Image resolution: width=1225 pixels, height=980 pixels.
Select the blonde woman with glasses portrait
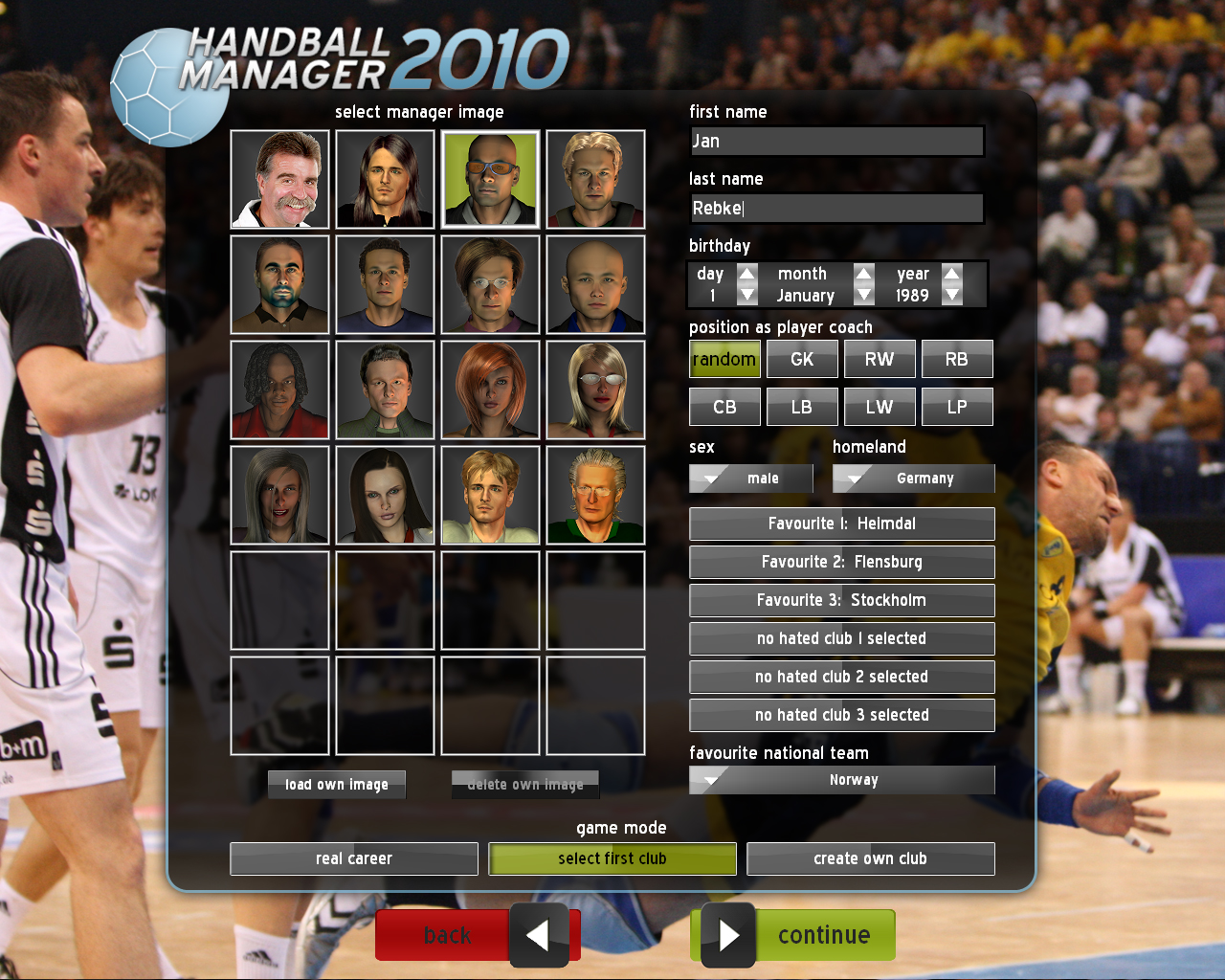point(595,390)
